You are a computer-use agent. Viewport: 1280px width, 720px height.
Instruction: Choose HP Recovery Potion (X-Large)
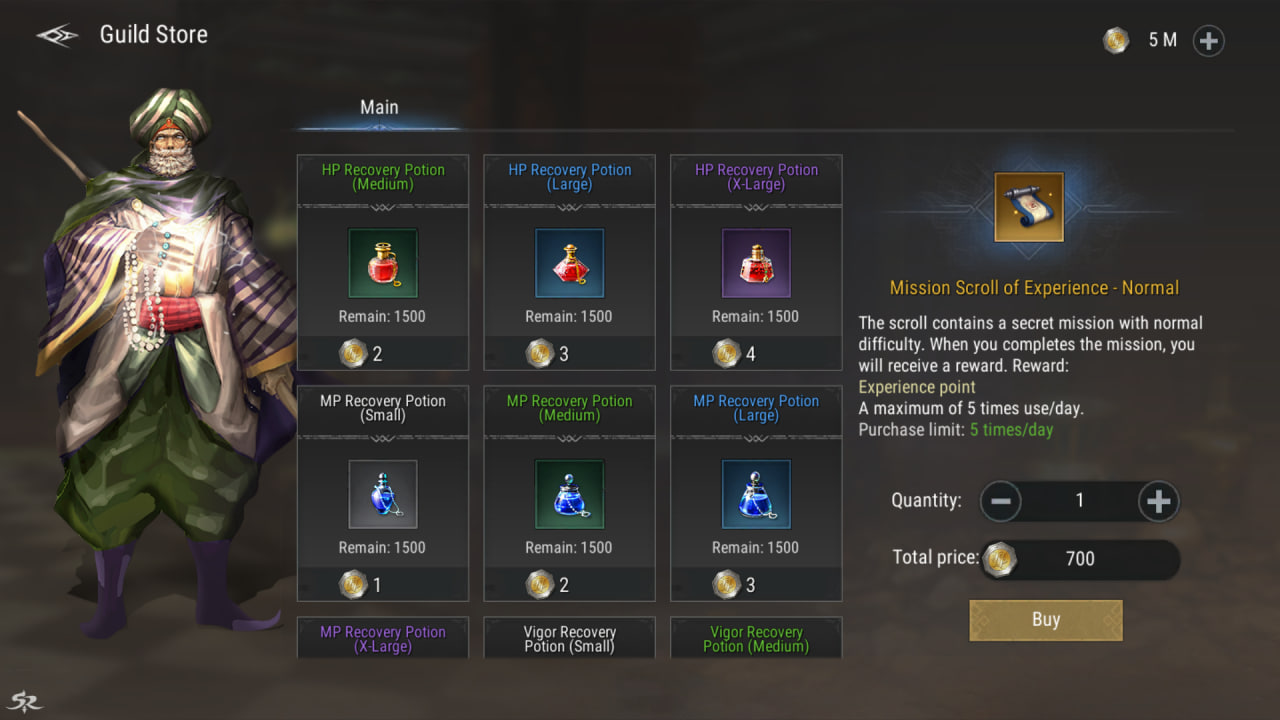click(x=756, y=263)
